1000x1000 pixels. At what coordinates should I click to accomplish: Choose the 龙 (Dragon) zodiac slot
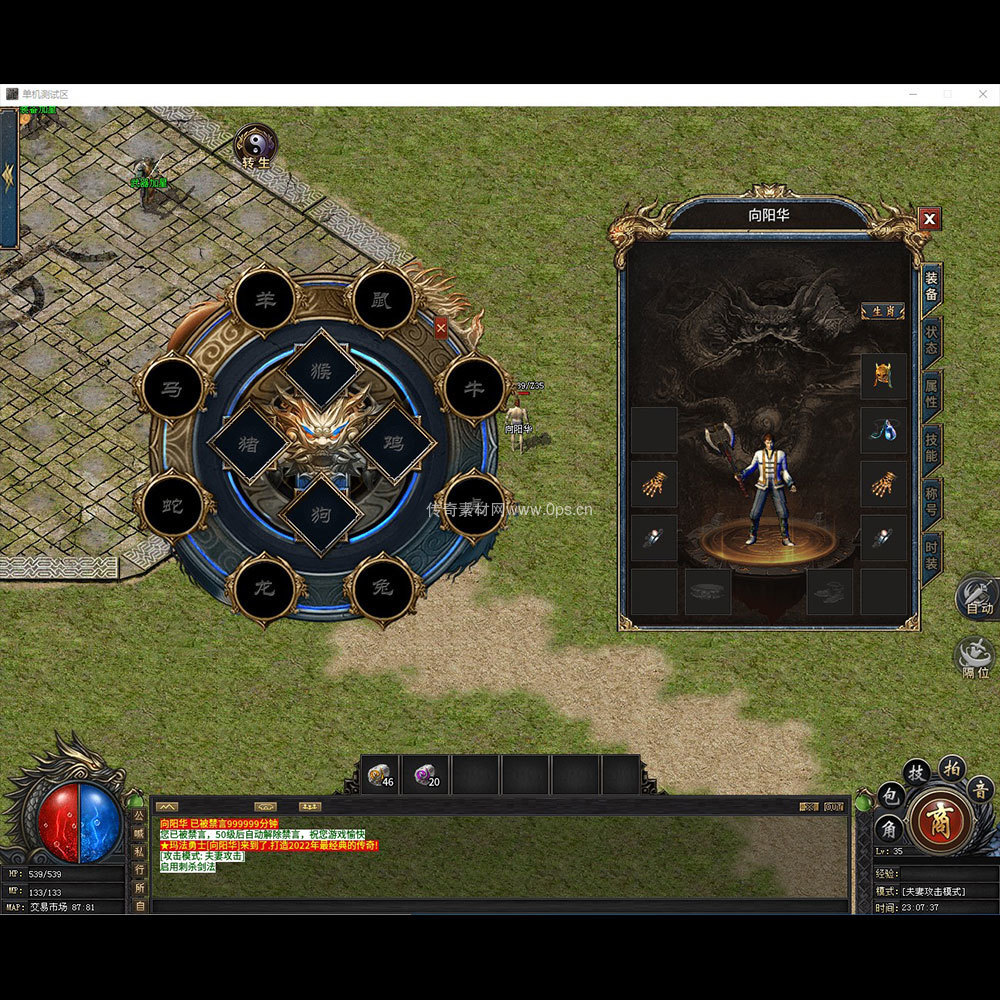coord(266,588)
